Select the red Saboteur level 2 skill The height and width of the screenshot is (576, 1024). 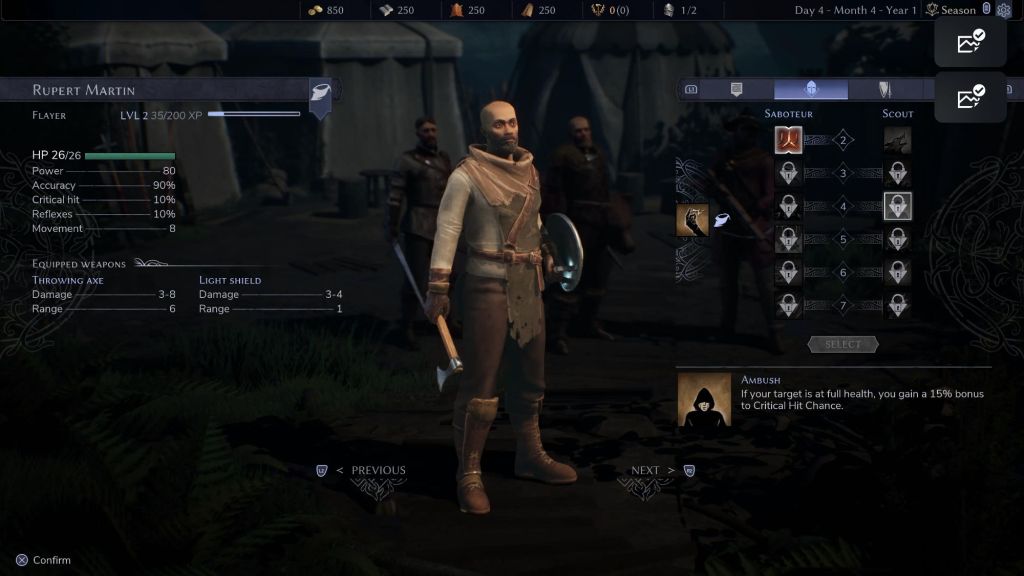pyautogui.click(x=788, y=140)
